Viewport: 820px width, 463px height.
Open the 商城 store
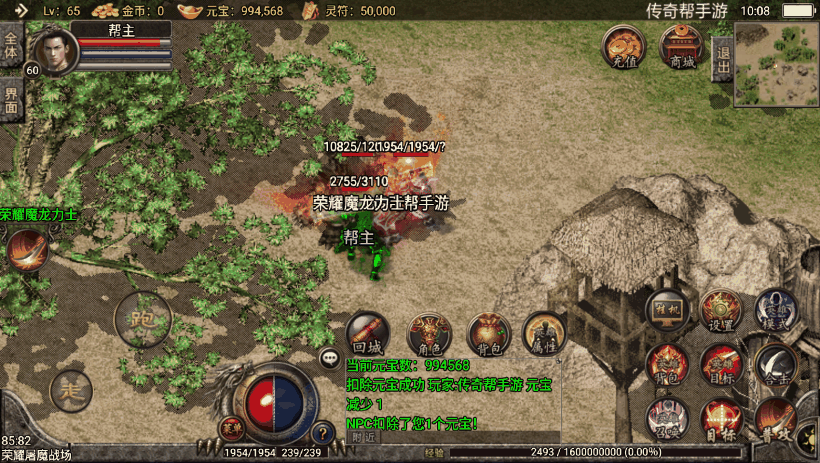point(681,47)
